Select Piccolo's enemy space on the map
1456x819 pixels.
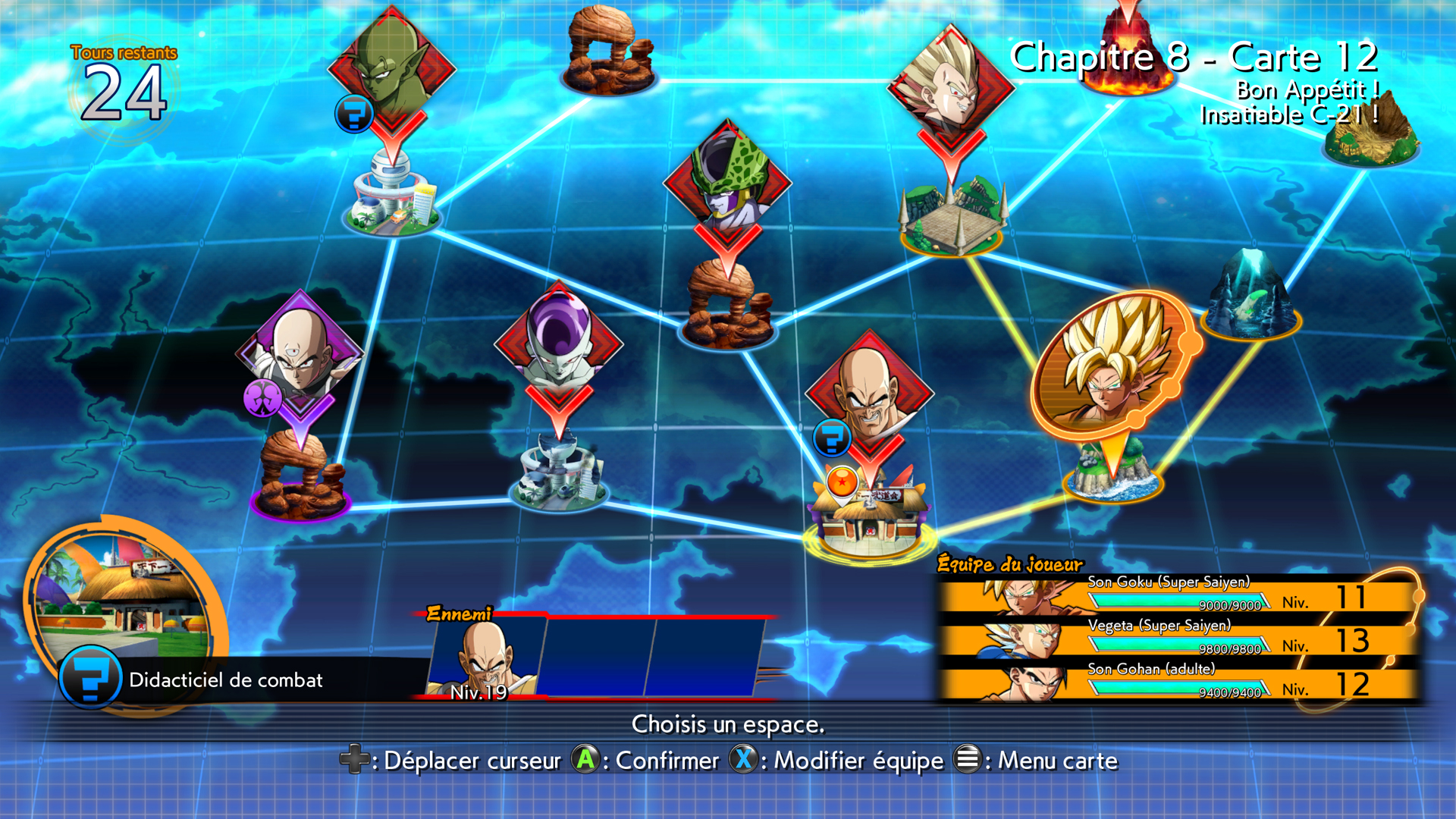[x=392, y=68]
